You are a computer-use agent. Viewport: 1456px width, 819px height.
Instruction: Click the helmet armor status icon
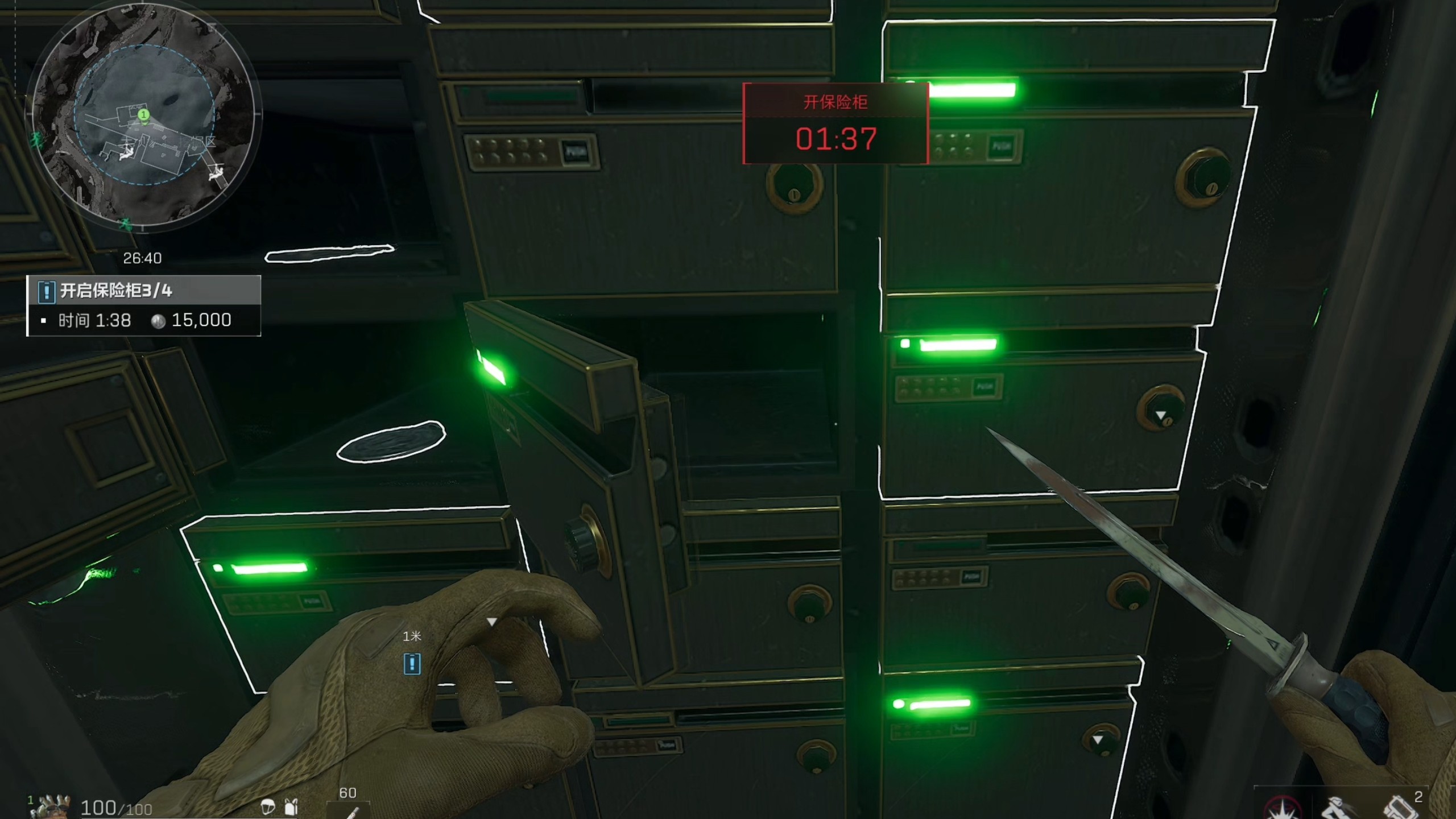pyautogui.click(x=267, y=806)
